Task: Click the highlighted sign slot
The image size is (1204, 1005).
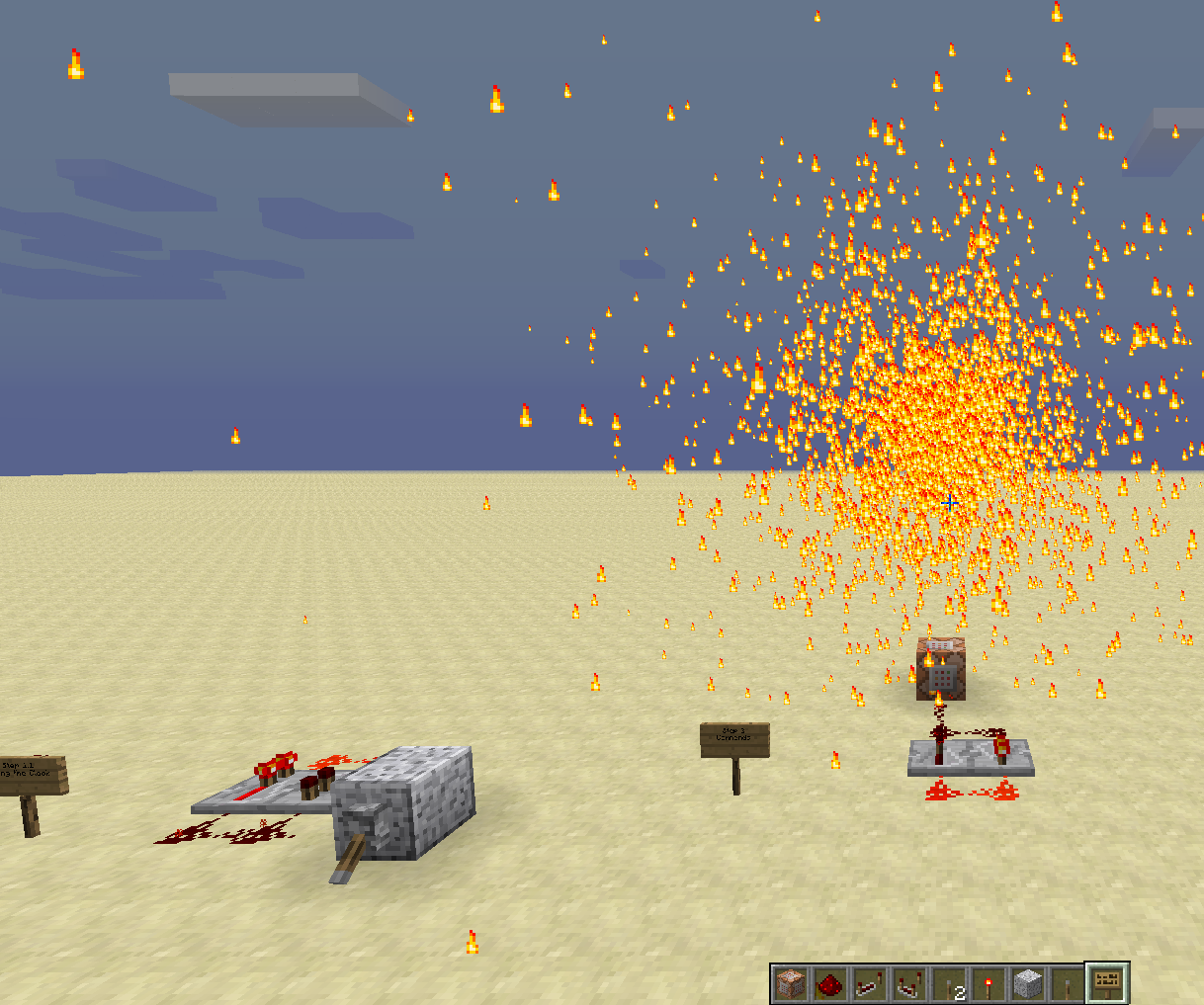Action: coord(1107,982)
